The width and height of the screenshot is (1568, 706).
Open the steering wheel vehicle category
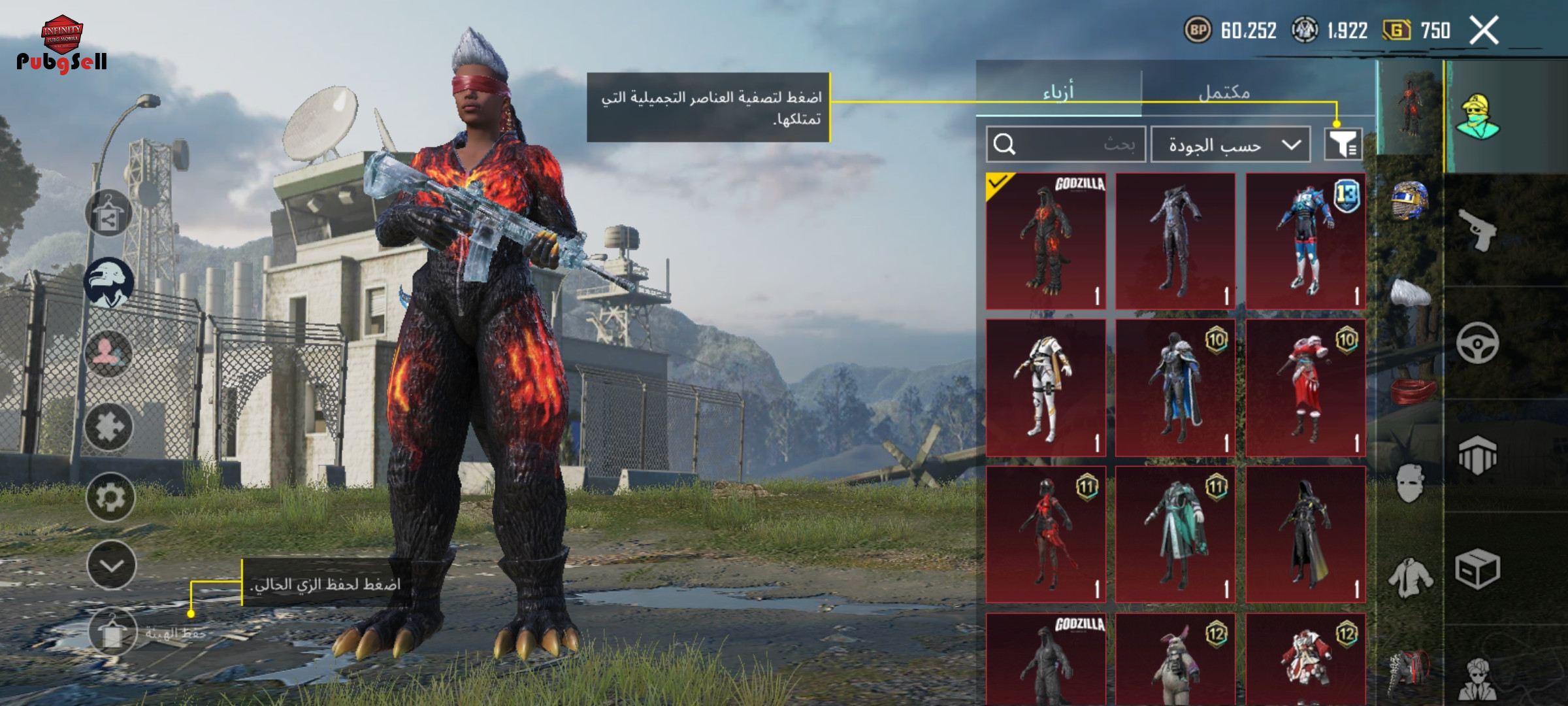(x=1477, y=343)
